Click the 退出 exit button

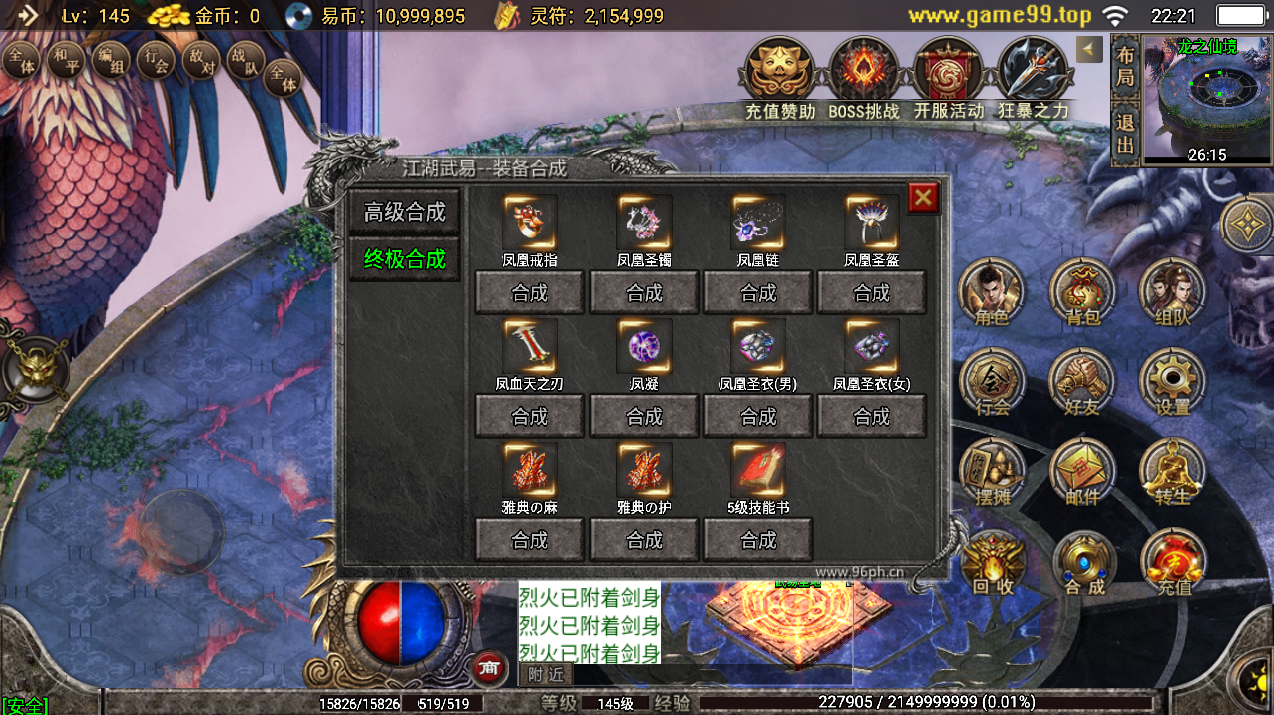(1125, 133)
